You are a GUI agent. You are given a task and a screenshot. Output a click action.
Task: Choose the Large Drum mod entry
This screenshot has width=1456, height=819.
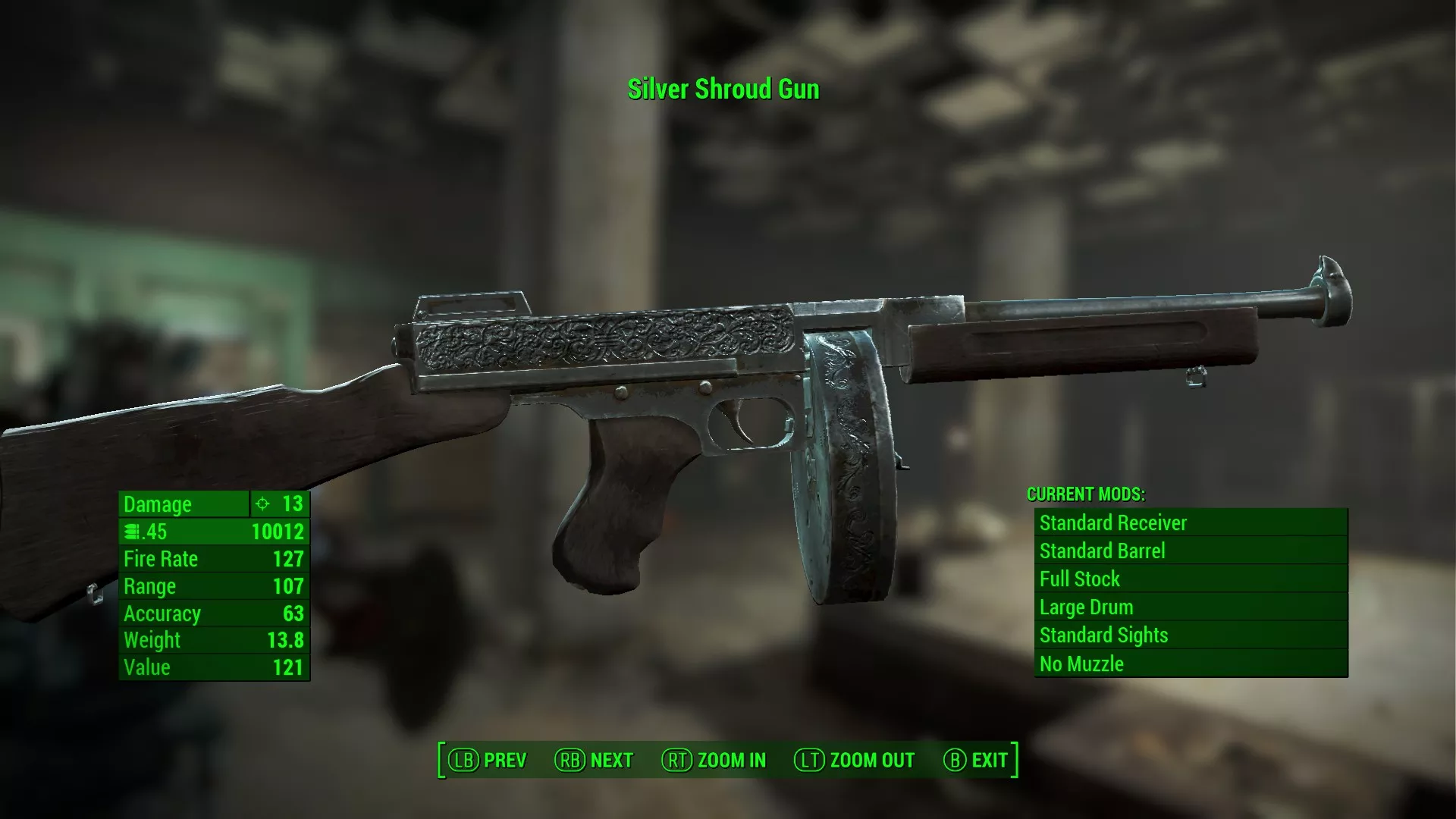coord(1190,607)
